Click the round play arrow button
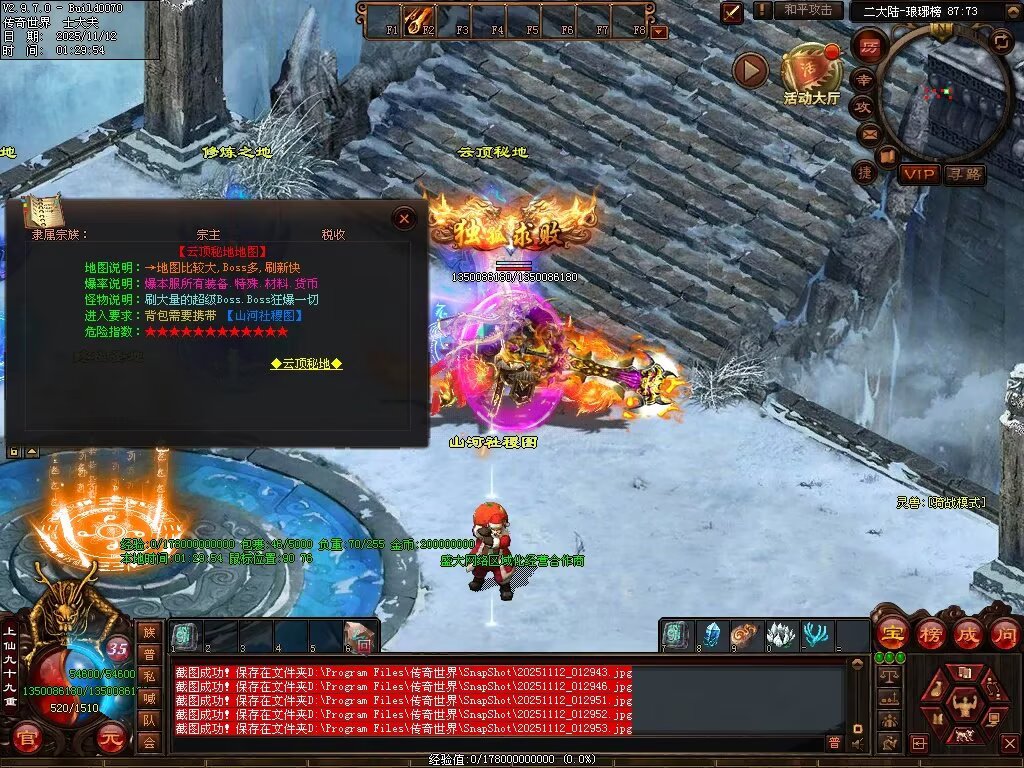The width and height of the screenshot is (1024, 768). point(750,70)
